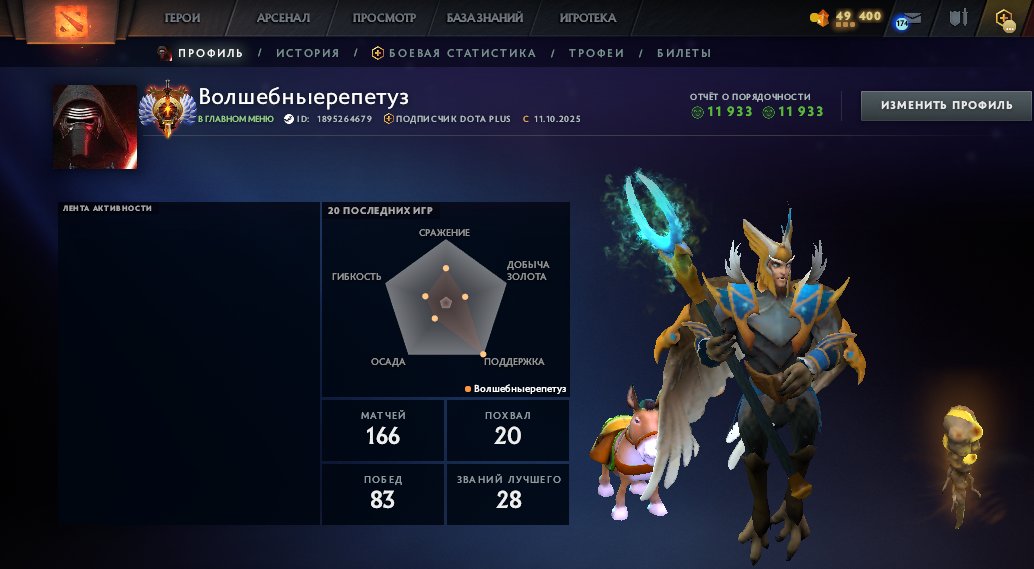Click the Матчей matches tile
Screen dimensions: 1034x569
tap(383, 429)
